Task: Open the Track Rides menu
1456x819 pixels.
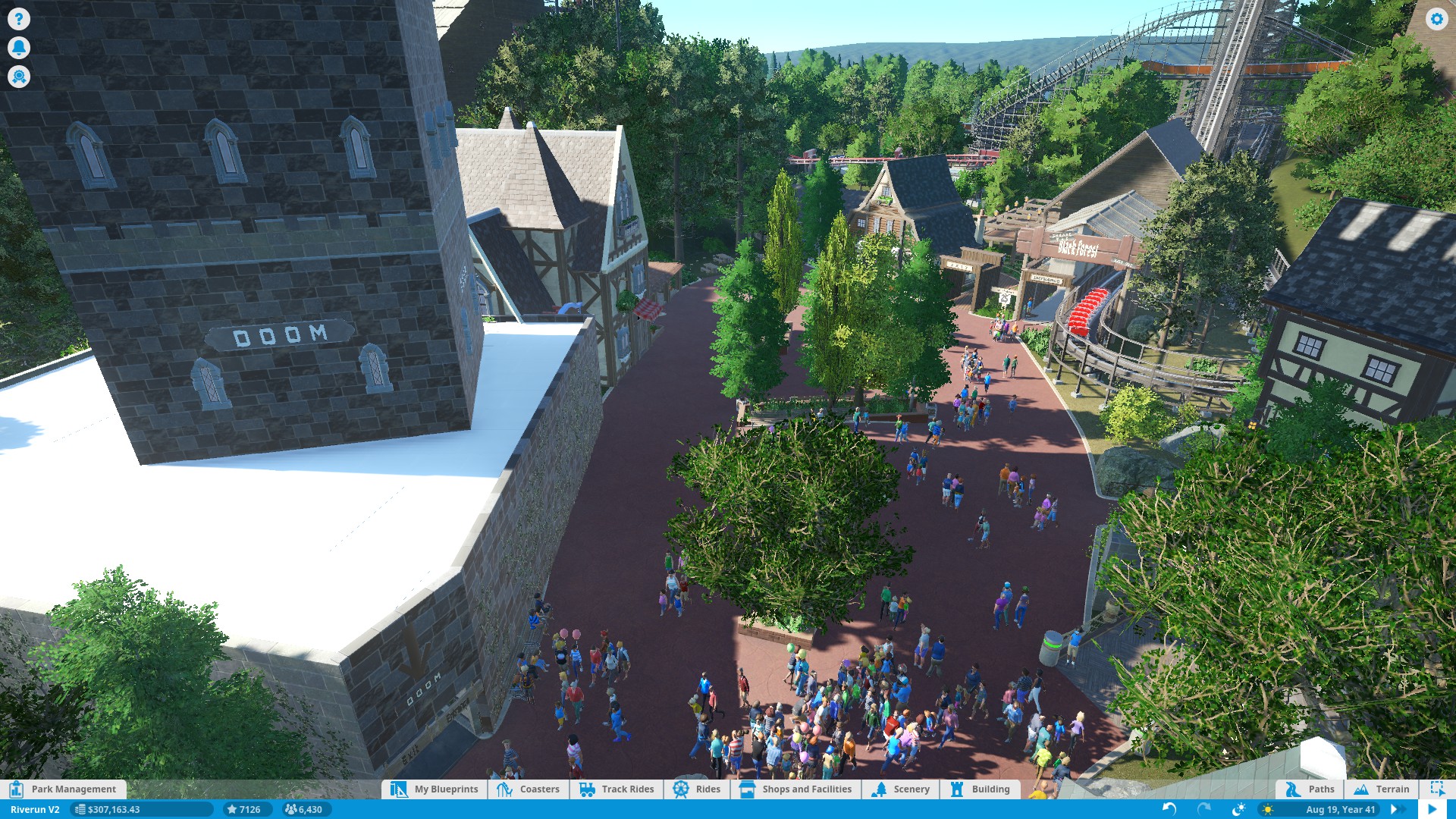Action: point(617,789)
